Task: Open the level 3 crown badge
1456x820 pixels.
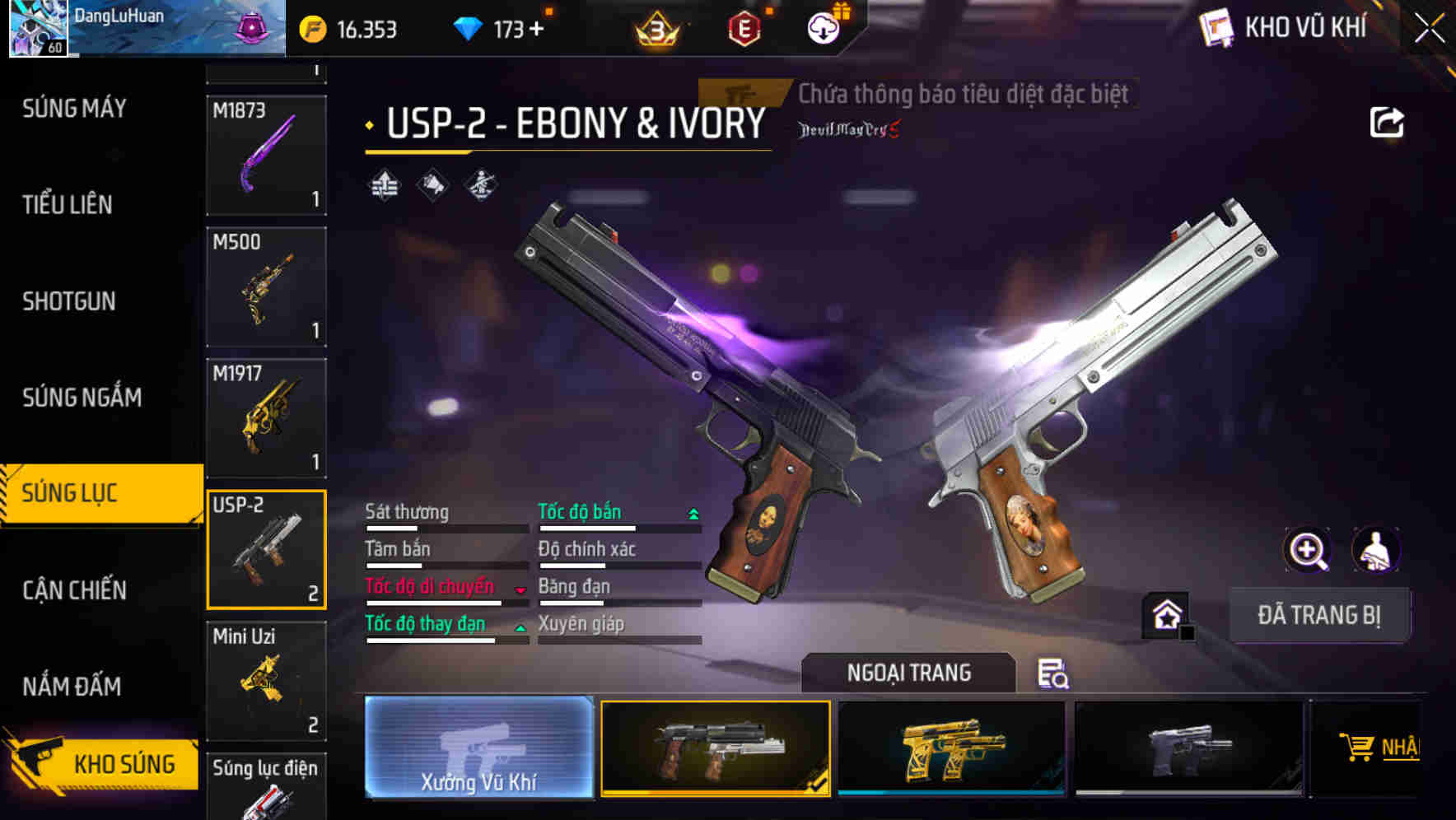Action: (x=655, y=27)
